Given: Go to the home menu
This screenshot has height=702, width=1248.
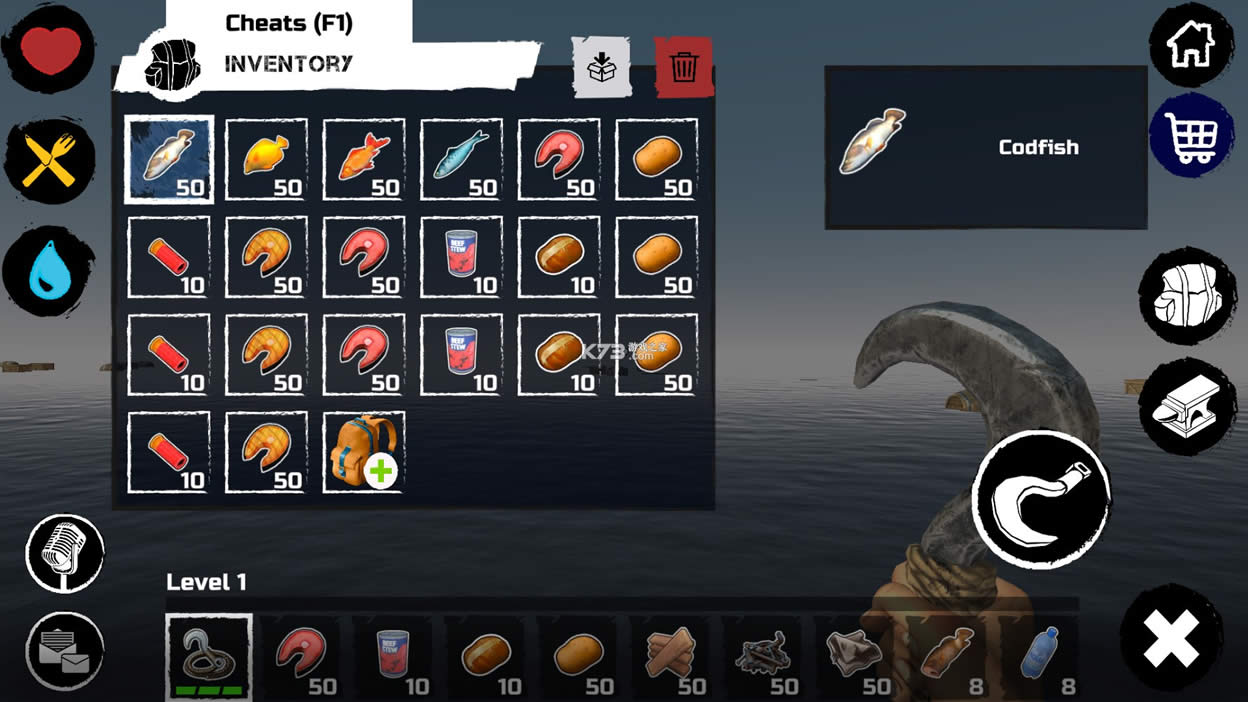Looking at the screenshot, I should coord(1192,45).
